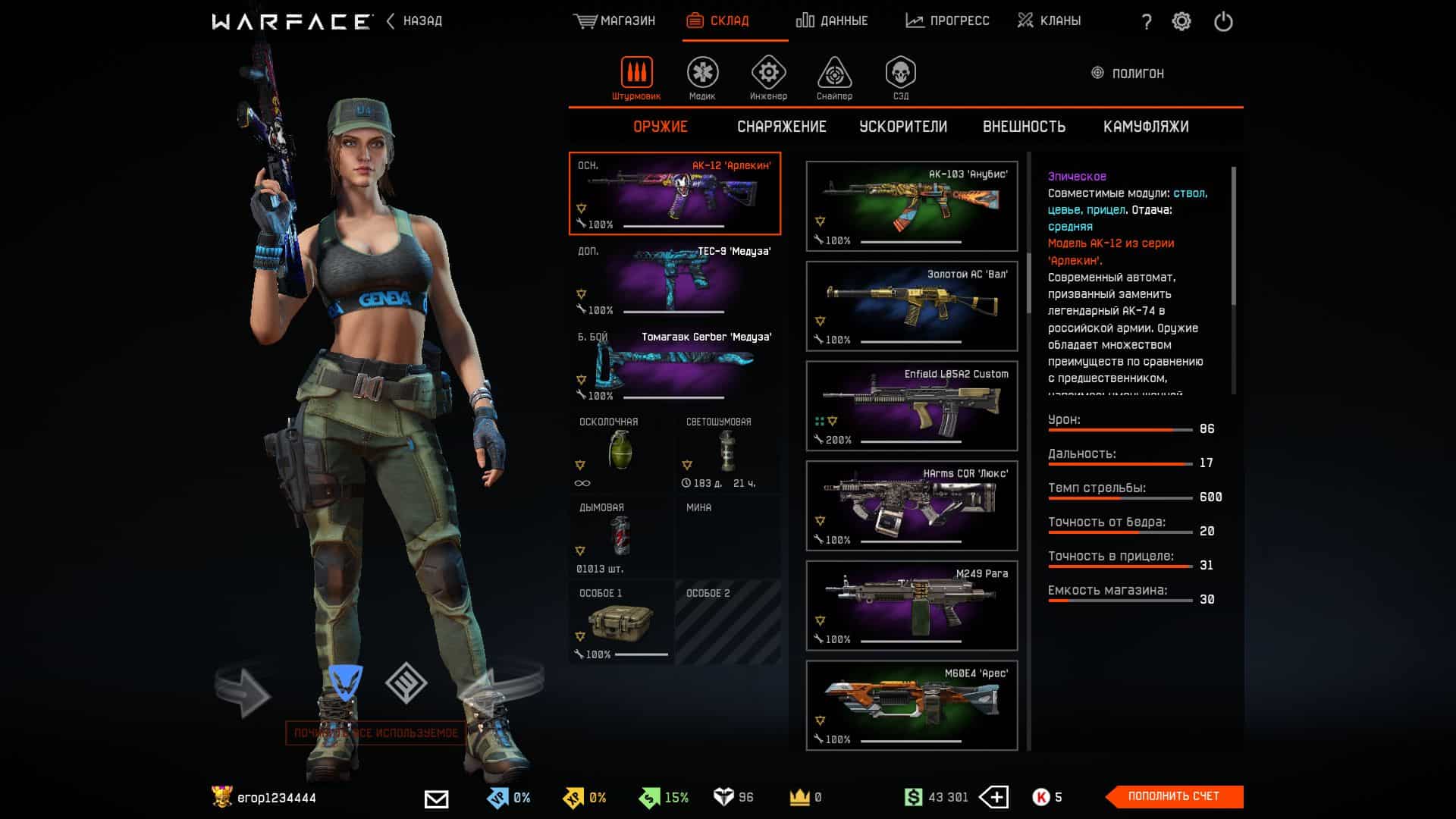This screenshot has height=819, width=1456.
Task: Open the mail envelope inbox
Action: pyautogui.click(x=436, y=799)
